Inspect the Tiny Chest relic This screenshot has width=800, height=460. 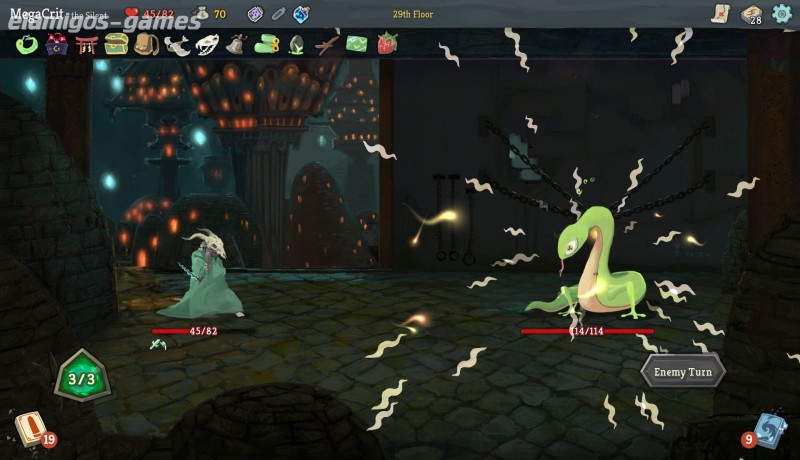116,45
